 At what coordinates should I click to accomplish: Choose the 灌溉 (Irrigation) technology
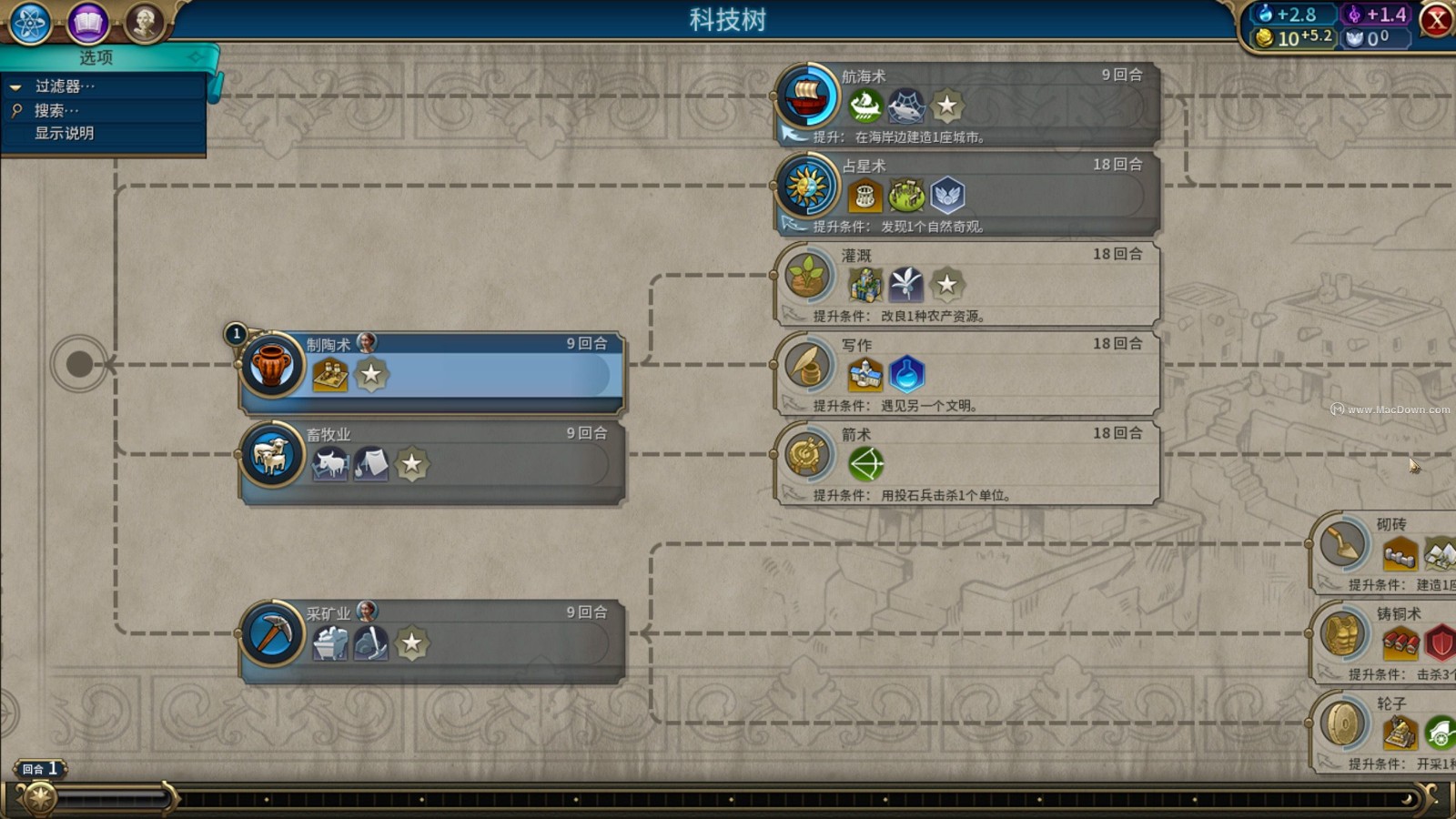[969, 283]
